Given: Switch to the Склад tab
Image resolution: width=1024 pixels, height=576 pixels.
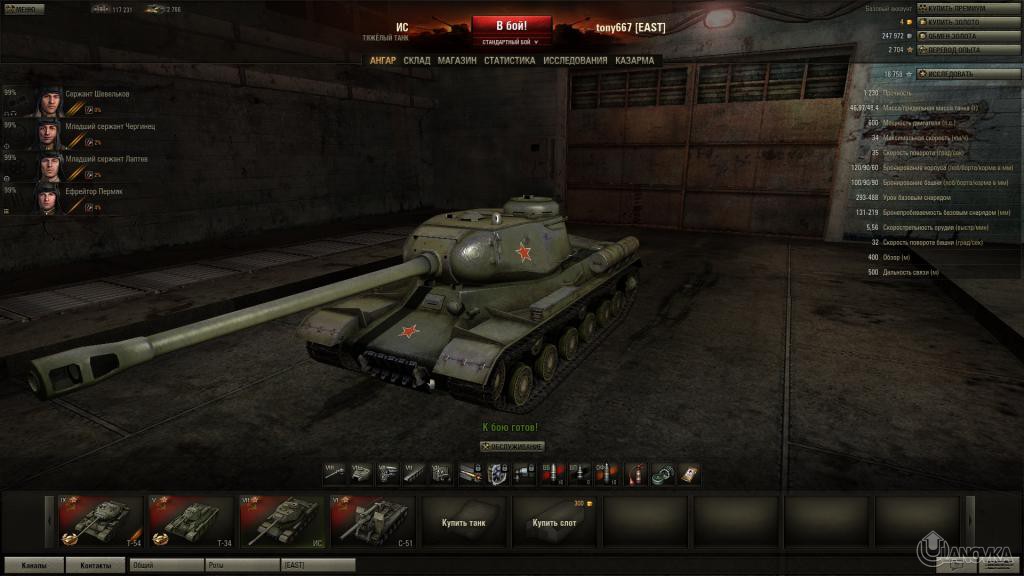Looking at the screenshot, I should pyautogui.click(x=416, y=60).
